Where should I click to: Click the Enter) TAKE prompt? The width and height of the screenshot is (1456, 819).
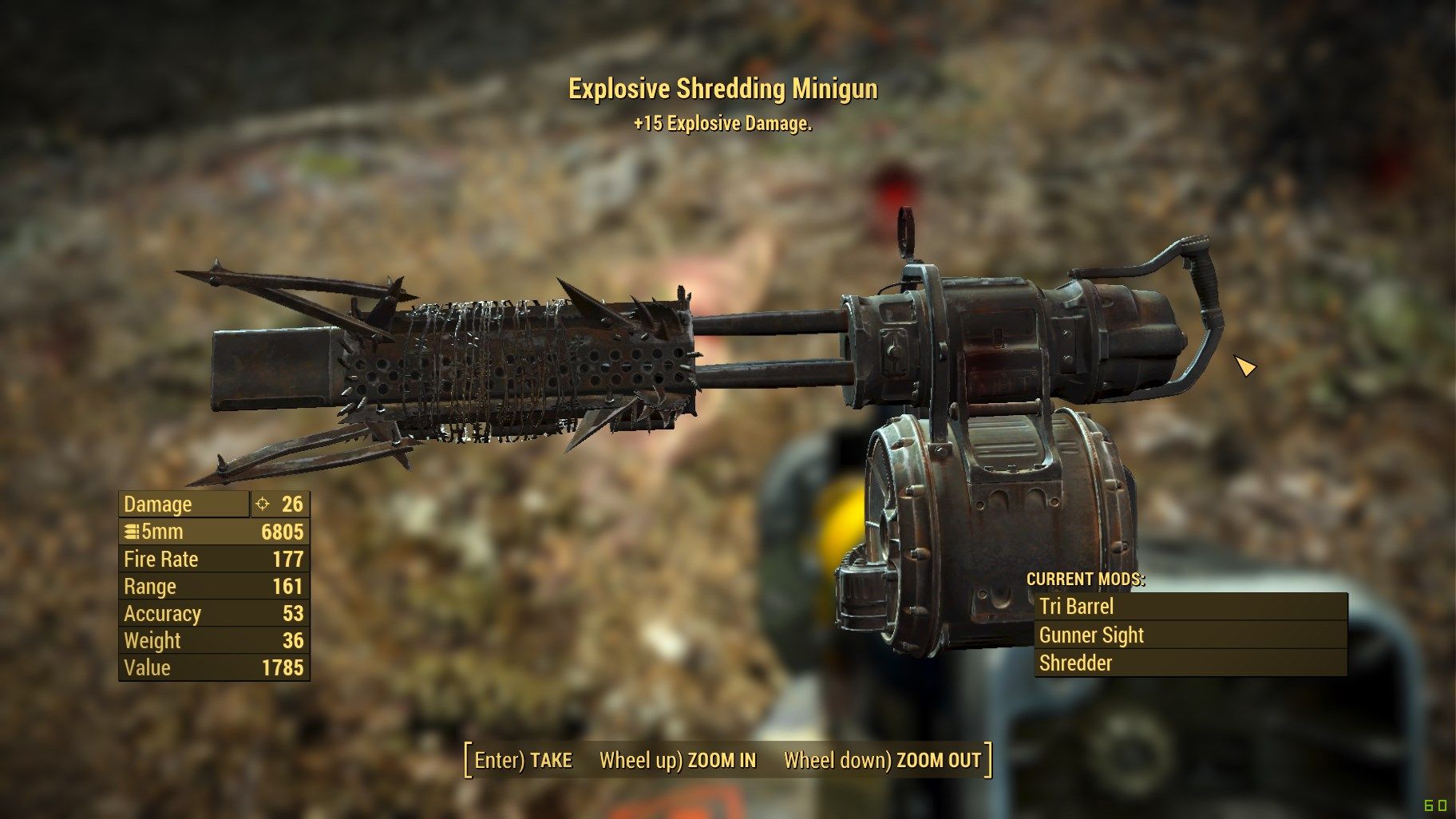pyautogui.click(x=523, y=761)
